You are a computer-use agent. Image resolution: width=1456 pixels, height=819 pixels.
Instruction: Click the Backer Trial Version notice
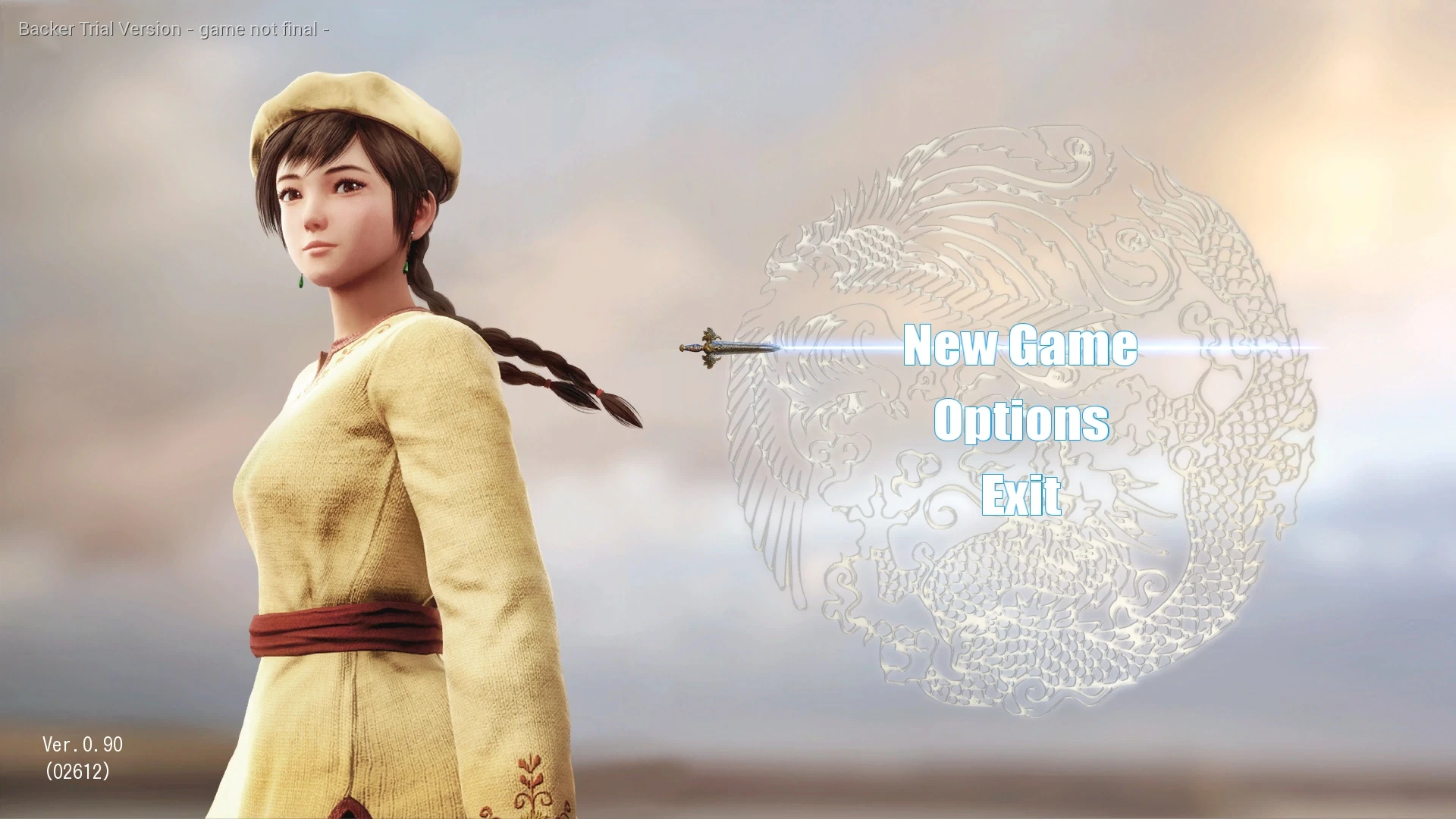click(x=173, y=29)
